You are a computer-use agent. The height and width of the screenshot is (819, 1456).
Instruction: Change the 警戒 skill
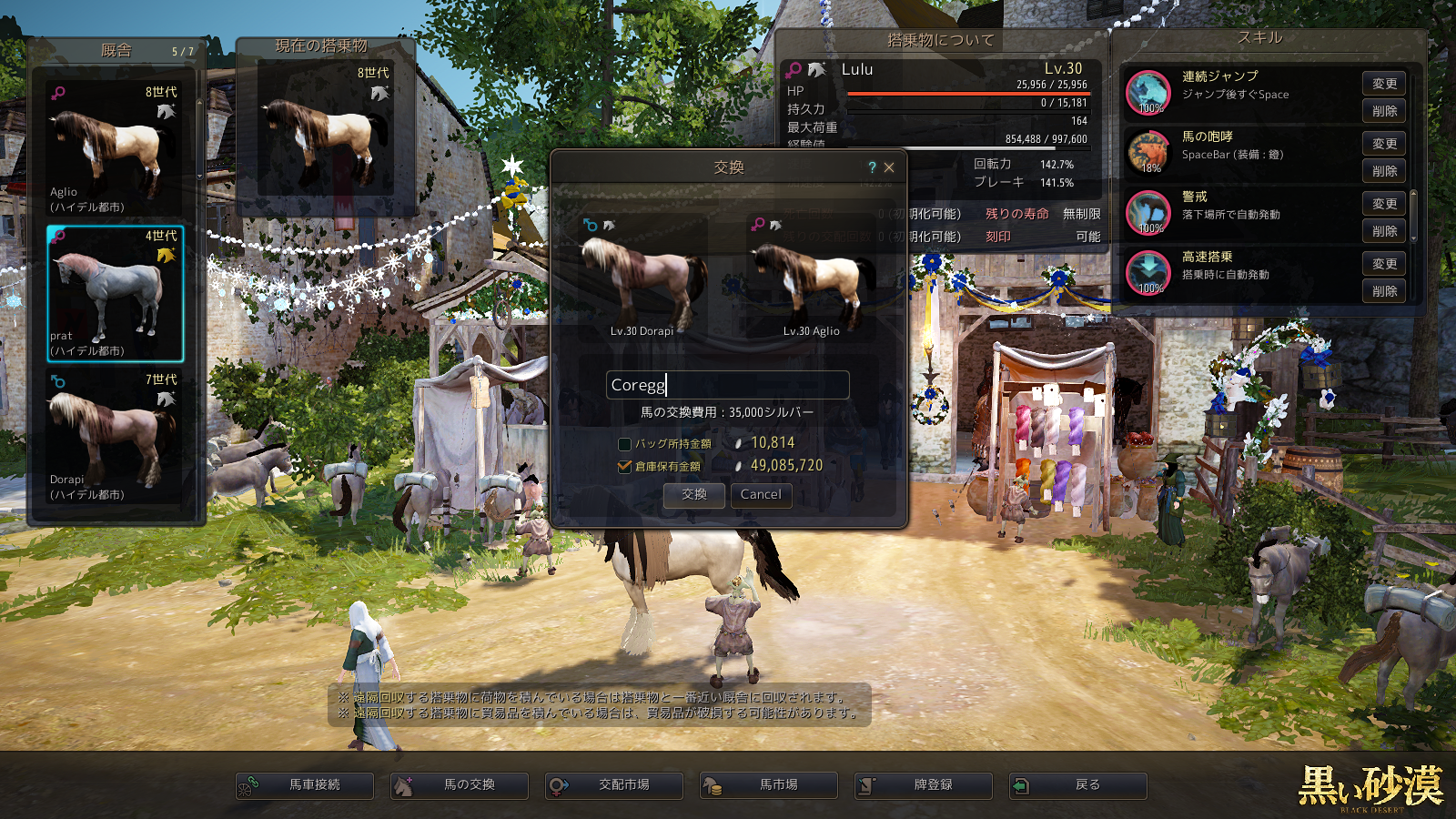point(1384,204)
